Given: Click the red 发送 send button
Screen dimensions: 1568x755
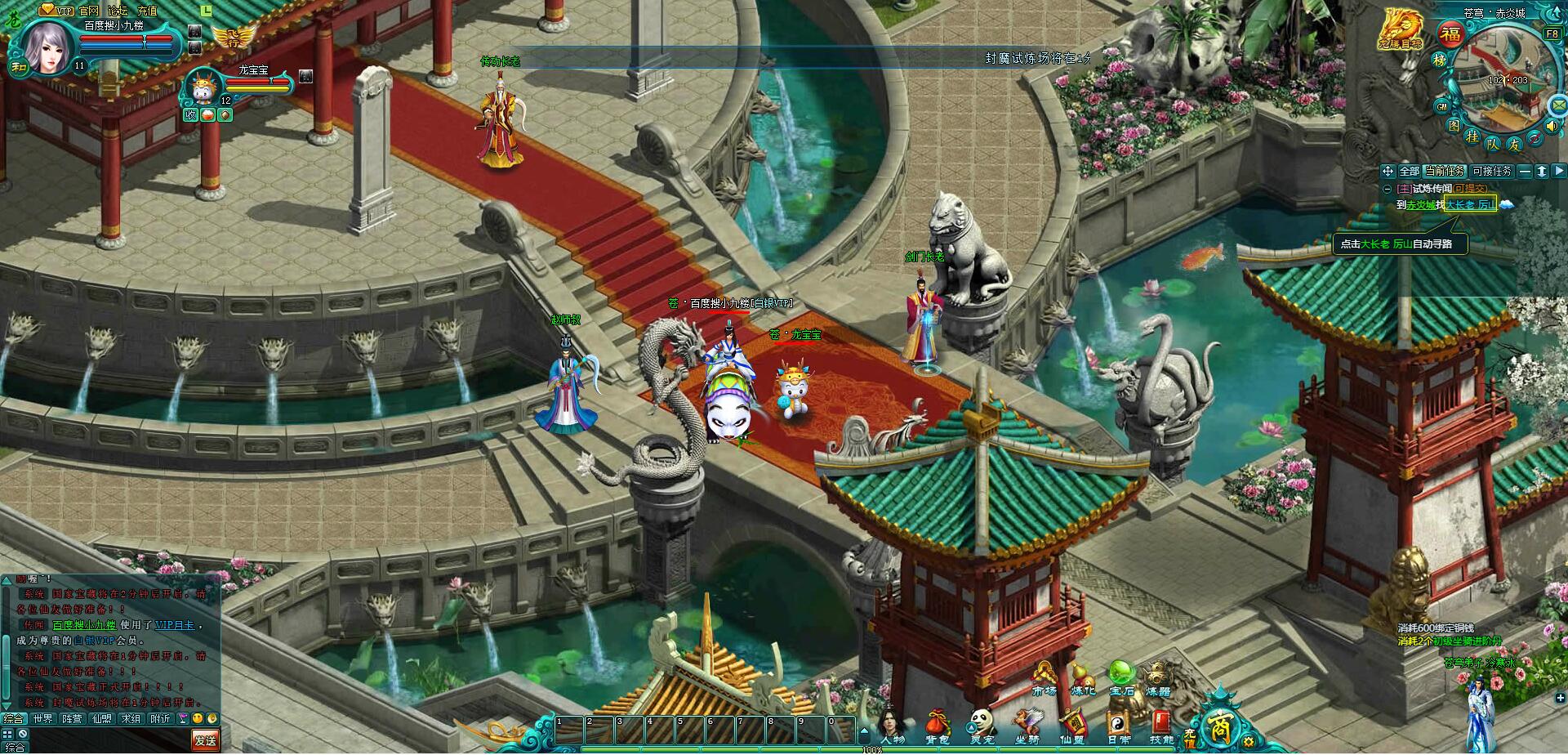Looking at the screenshot, I should pyautogui.click(x=205, y=740).
